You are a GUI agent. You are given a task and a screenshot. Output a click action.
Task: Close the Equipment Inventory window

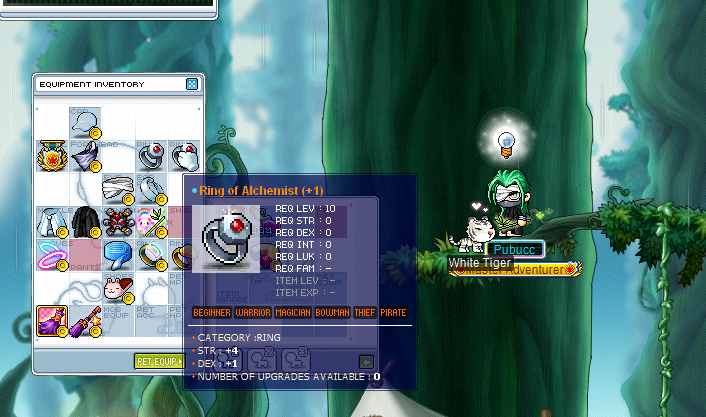[191, 84]
